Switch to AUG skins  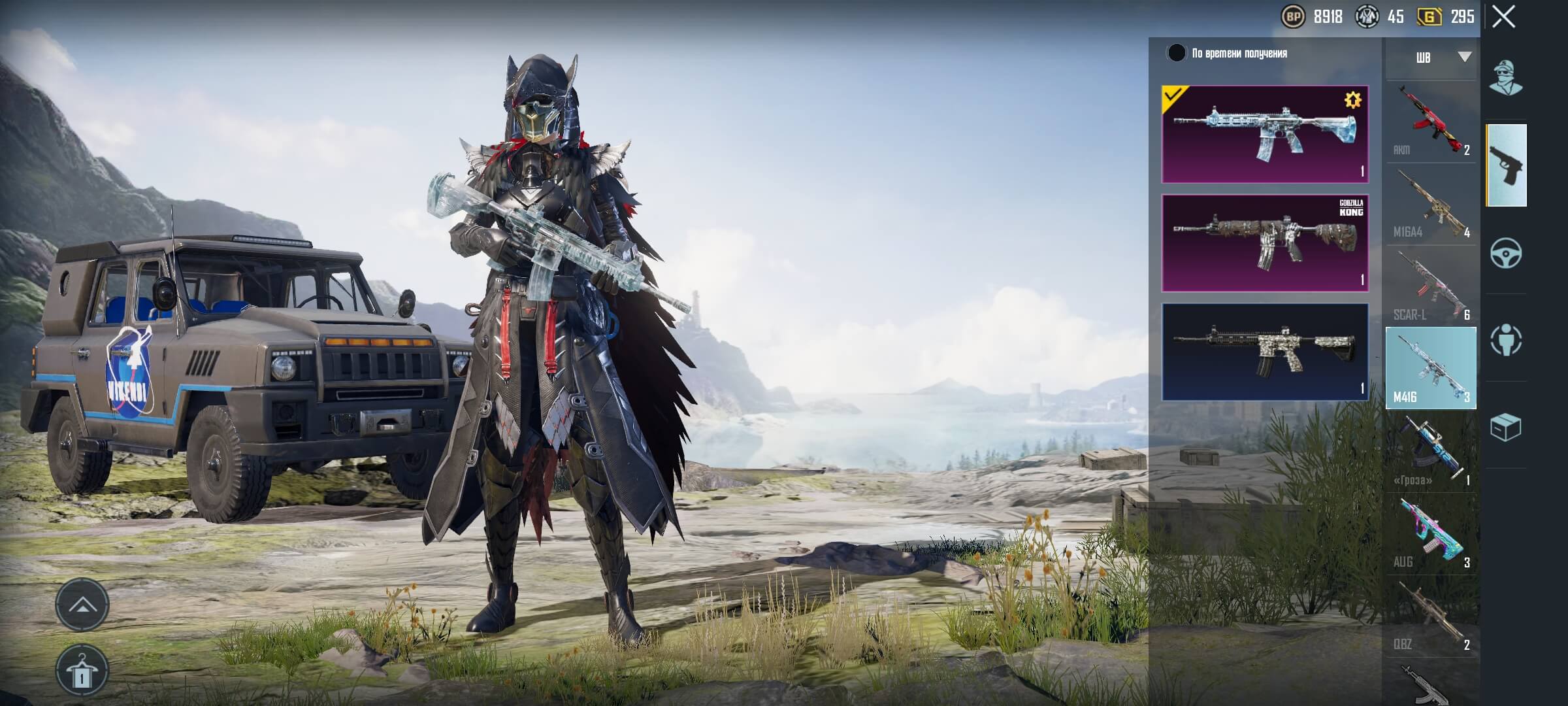tap(1430, 534)
